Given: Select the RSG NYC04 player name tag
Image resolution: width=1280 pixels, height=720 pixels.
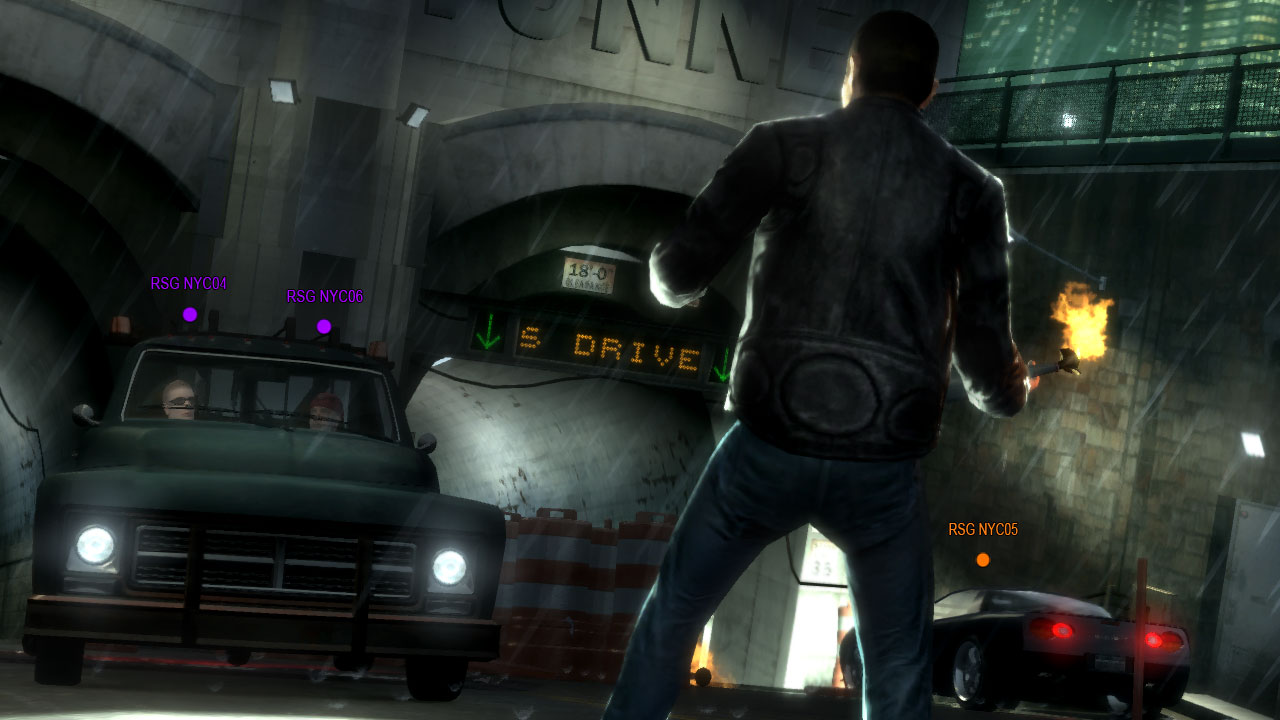Looking at the screenshot, I should pyautogui.click(x=189, y=284).
